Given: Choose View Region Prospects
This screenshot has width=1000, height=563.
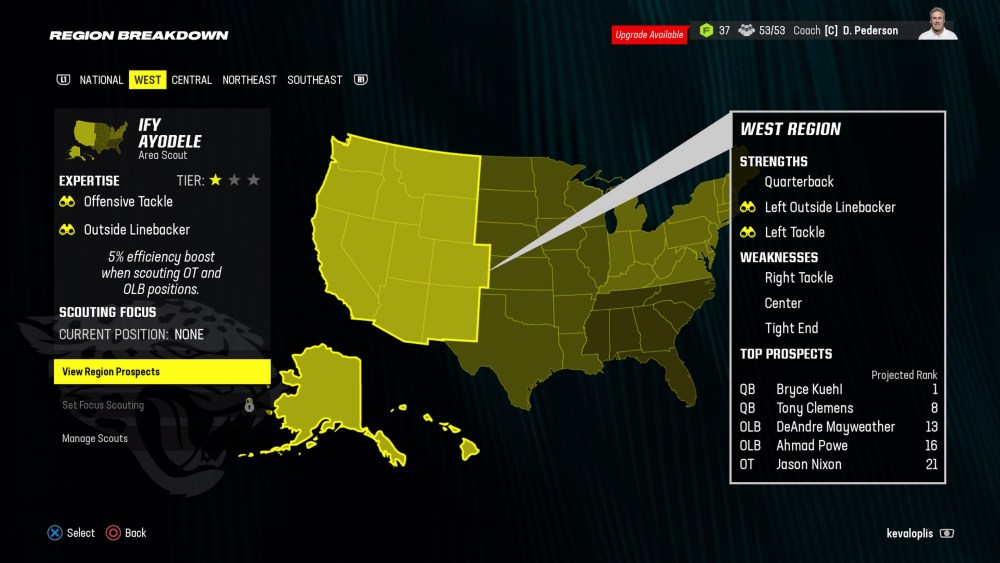Looking at the screenshot, I should tap(161, 372).
